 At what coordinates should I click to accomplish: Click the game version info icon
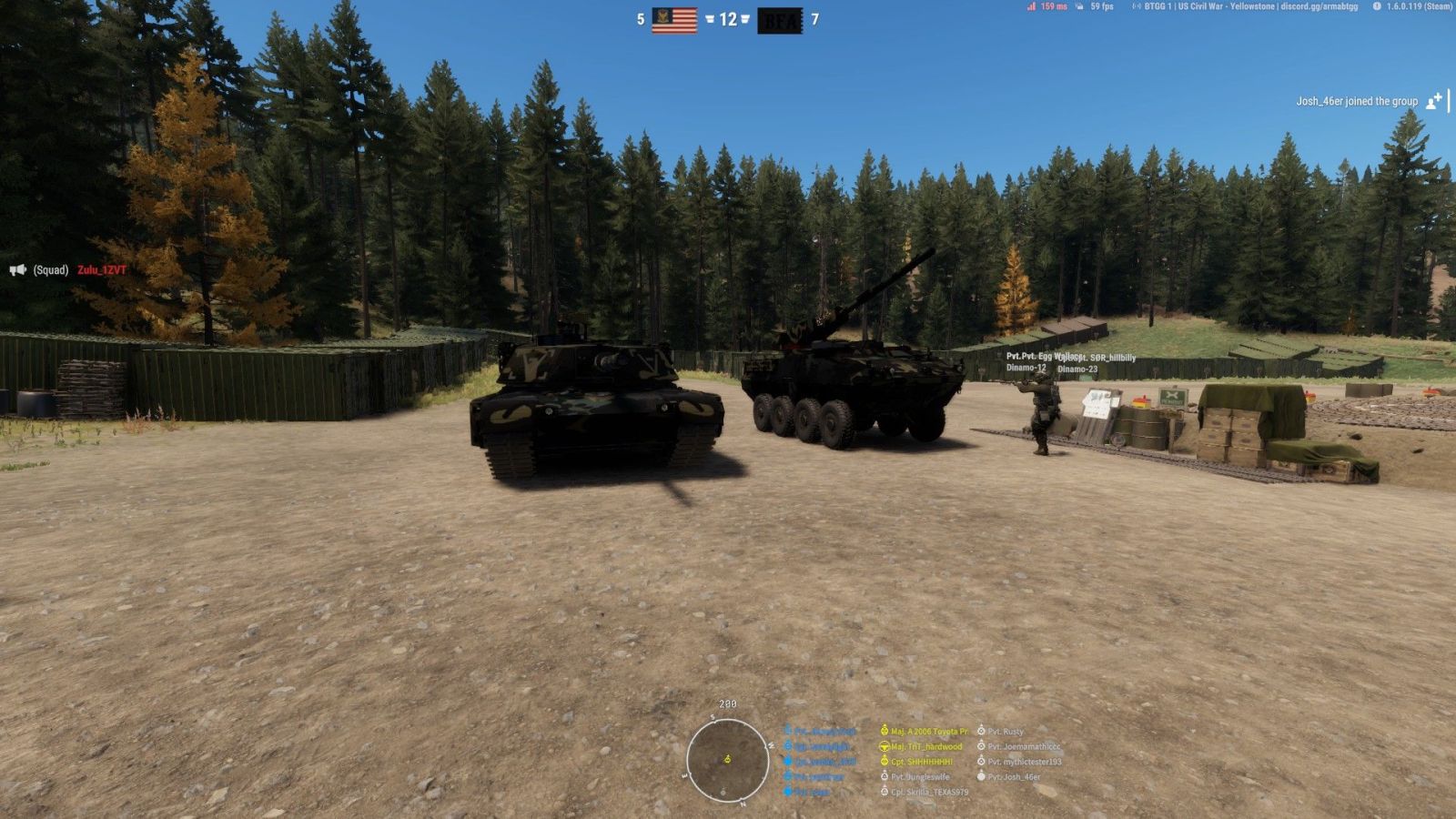(1377, 6)
